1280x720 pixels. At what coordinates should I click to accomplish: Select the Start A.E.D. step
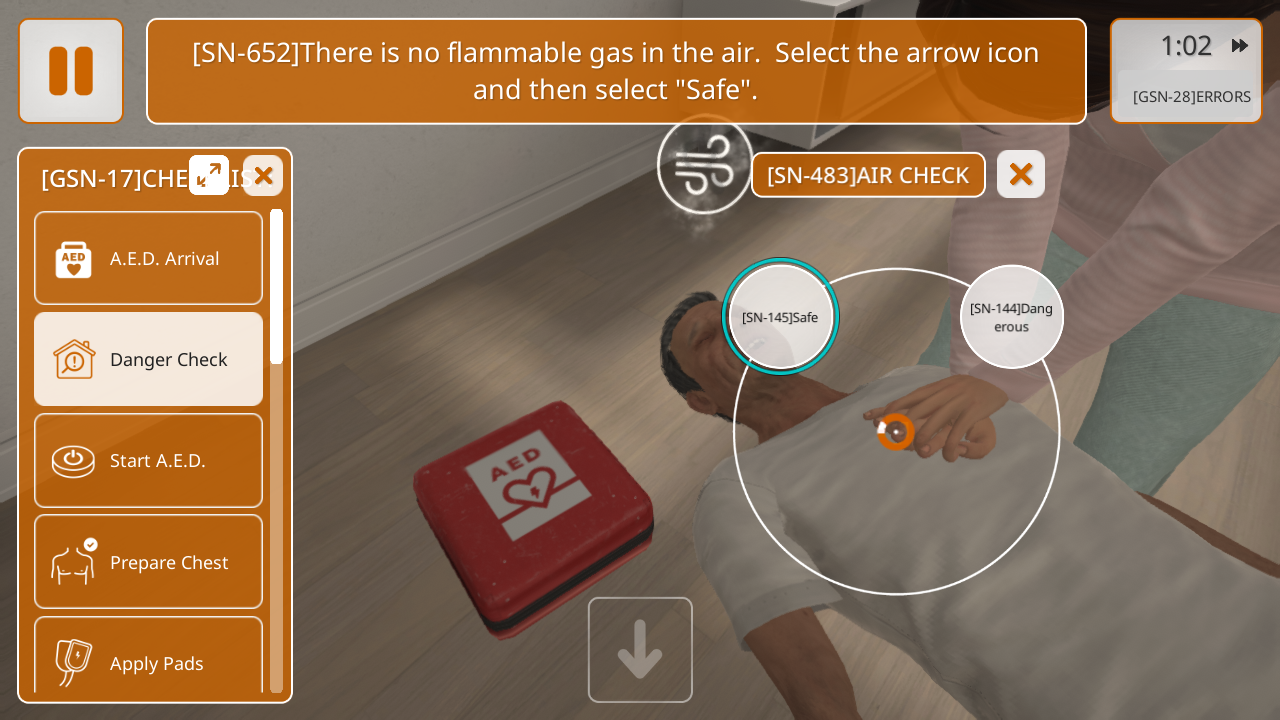[148, 460]
